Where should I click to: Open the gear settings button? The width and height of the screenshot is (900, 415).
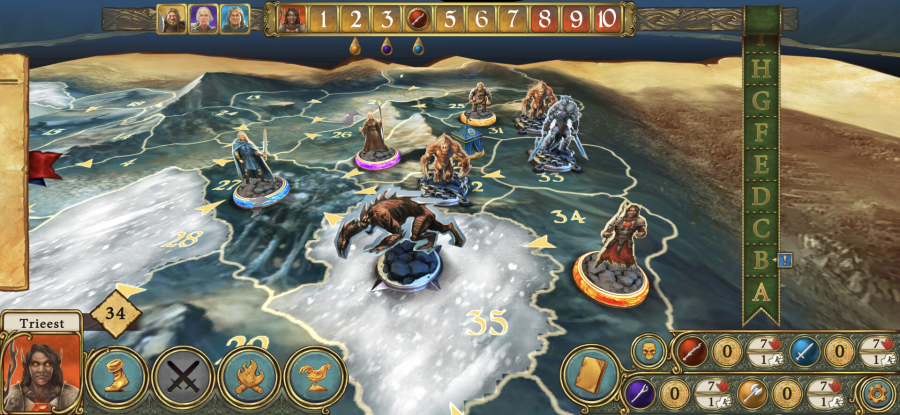pos(877,392)
